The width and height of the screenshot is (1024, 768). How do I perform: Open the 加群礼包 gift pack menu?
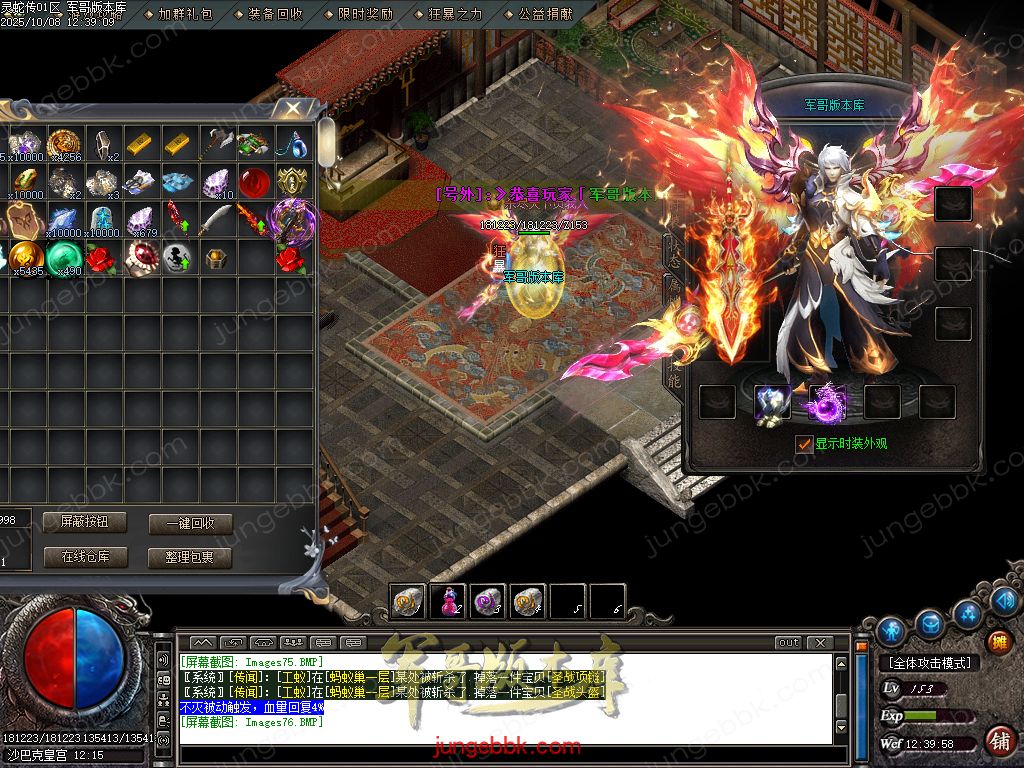185,15
